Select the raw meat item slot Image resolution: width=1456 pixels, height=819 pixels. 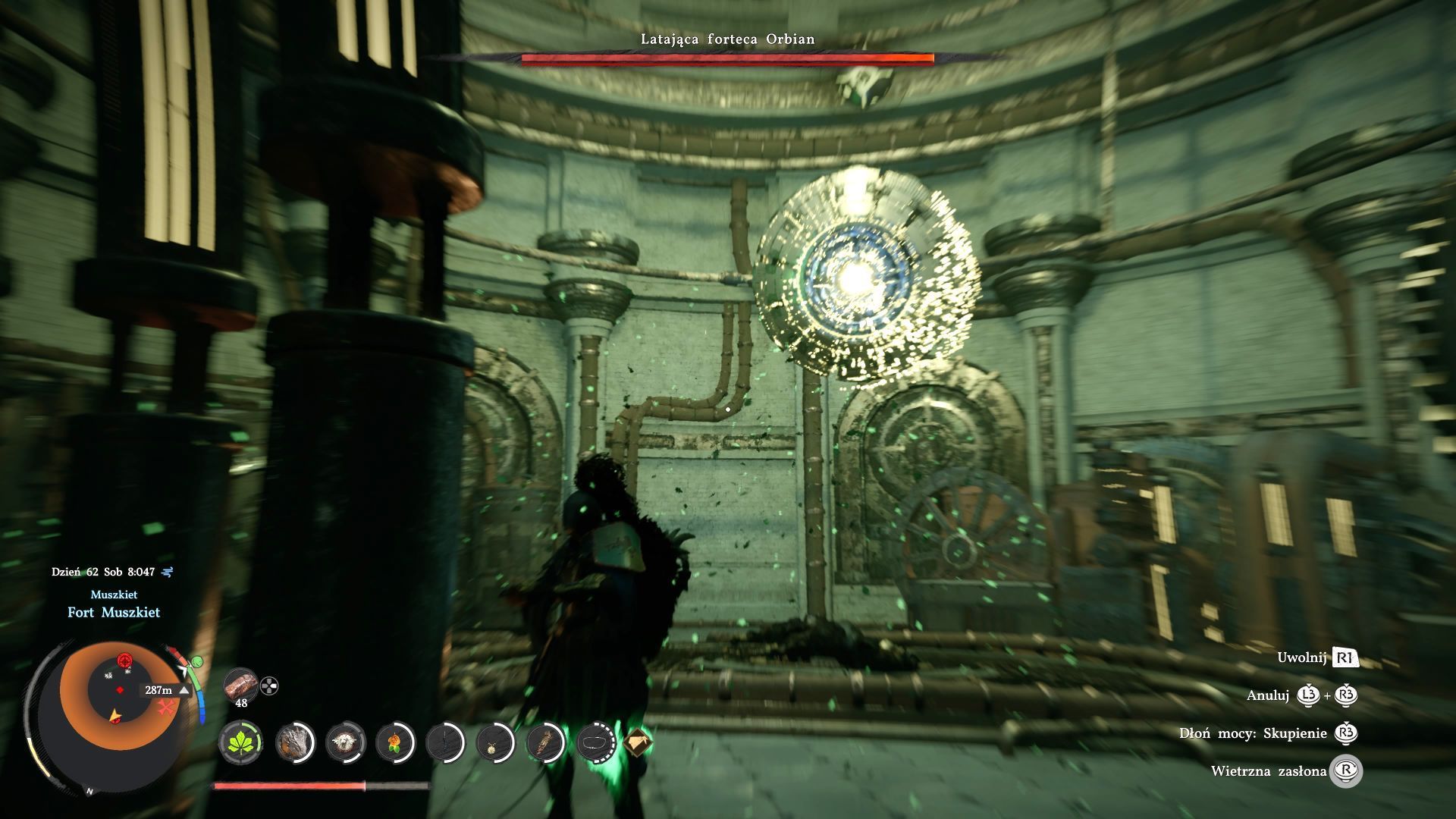pyautogui.click(x=241, y=685)
